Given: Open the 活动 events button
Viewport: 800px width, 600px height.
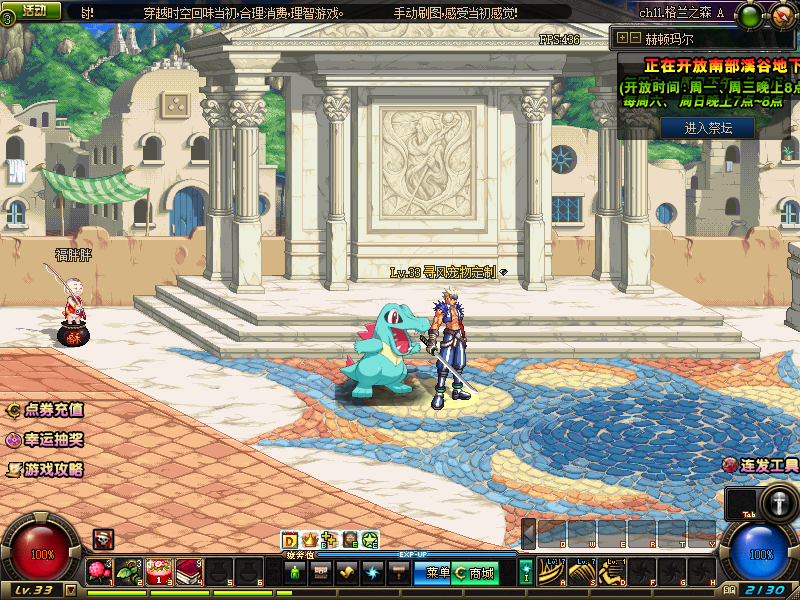Looking at the screenshot, I should coord(34,11).
